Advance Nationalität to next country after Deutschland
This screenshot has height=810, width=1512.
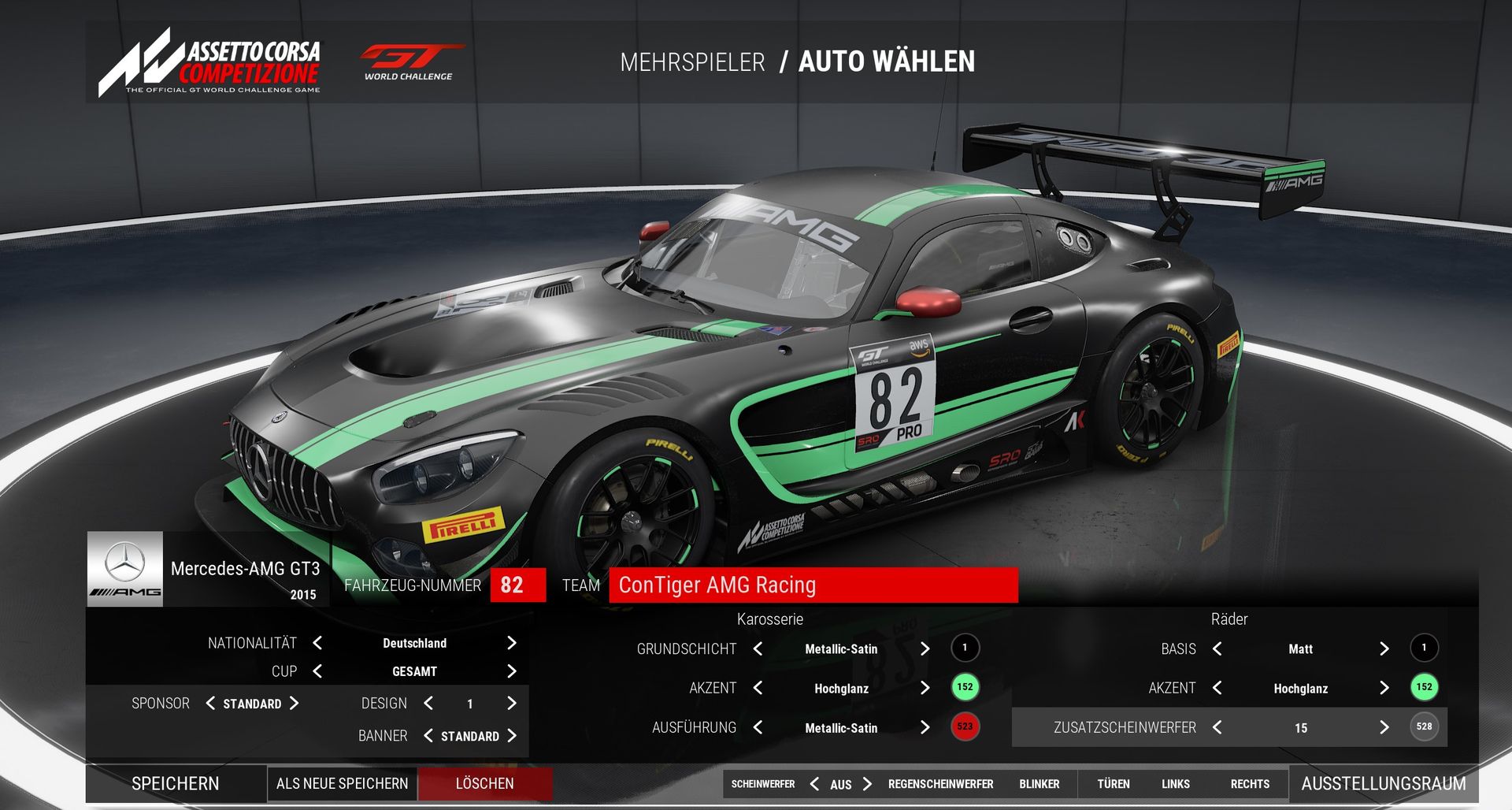(511, 643)
